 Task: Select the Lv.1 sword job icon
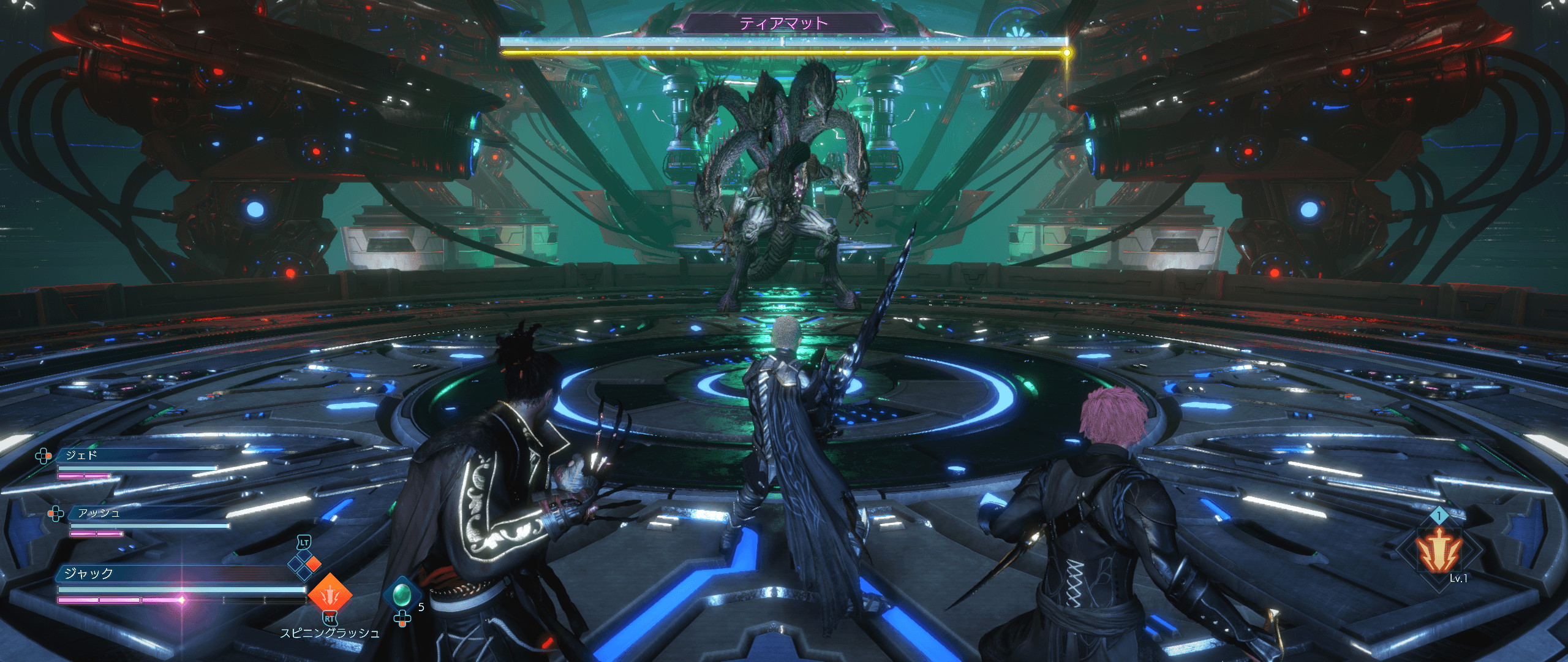(1436, 561)
